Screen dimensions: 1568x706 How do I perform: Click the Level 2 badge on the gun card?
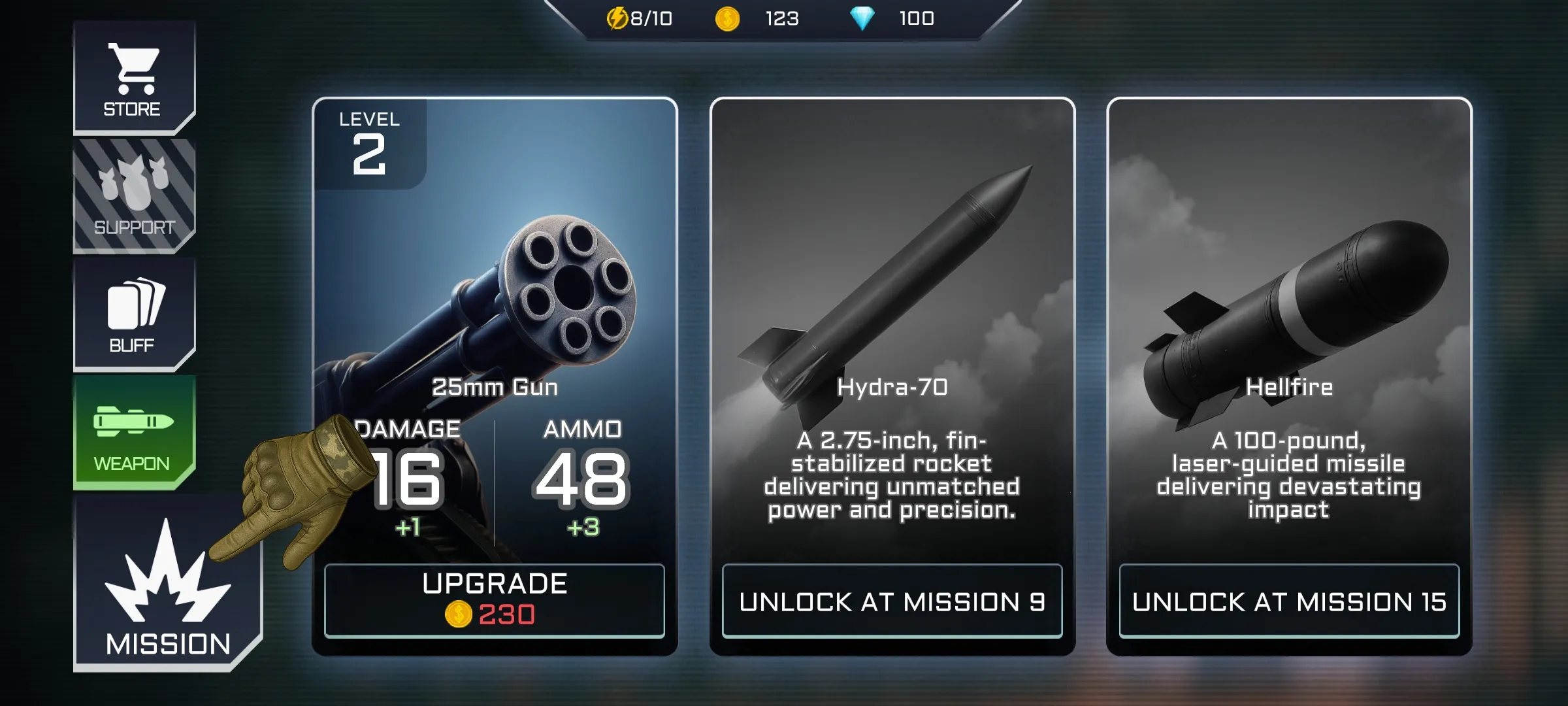pyautogui.click(x=368, y=142)
